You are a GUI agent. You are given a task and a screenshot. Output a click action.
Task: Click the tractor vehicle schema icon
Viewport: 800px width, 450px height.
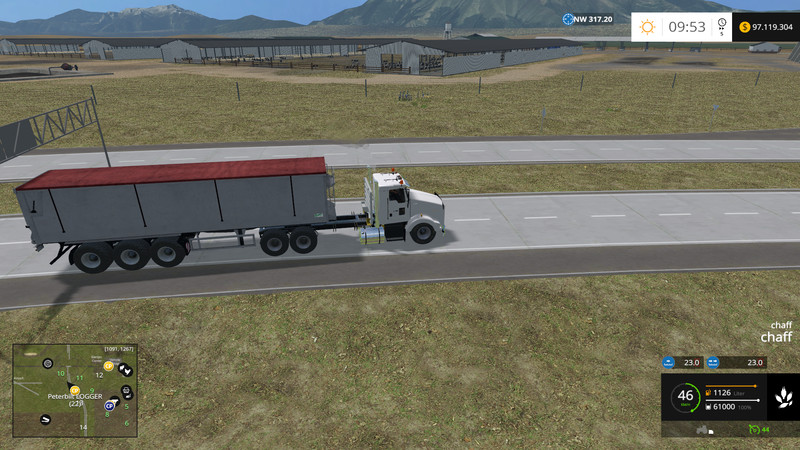(x=702, y=429)
